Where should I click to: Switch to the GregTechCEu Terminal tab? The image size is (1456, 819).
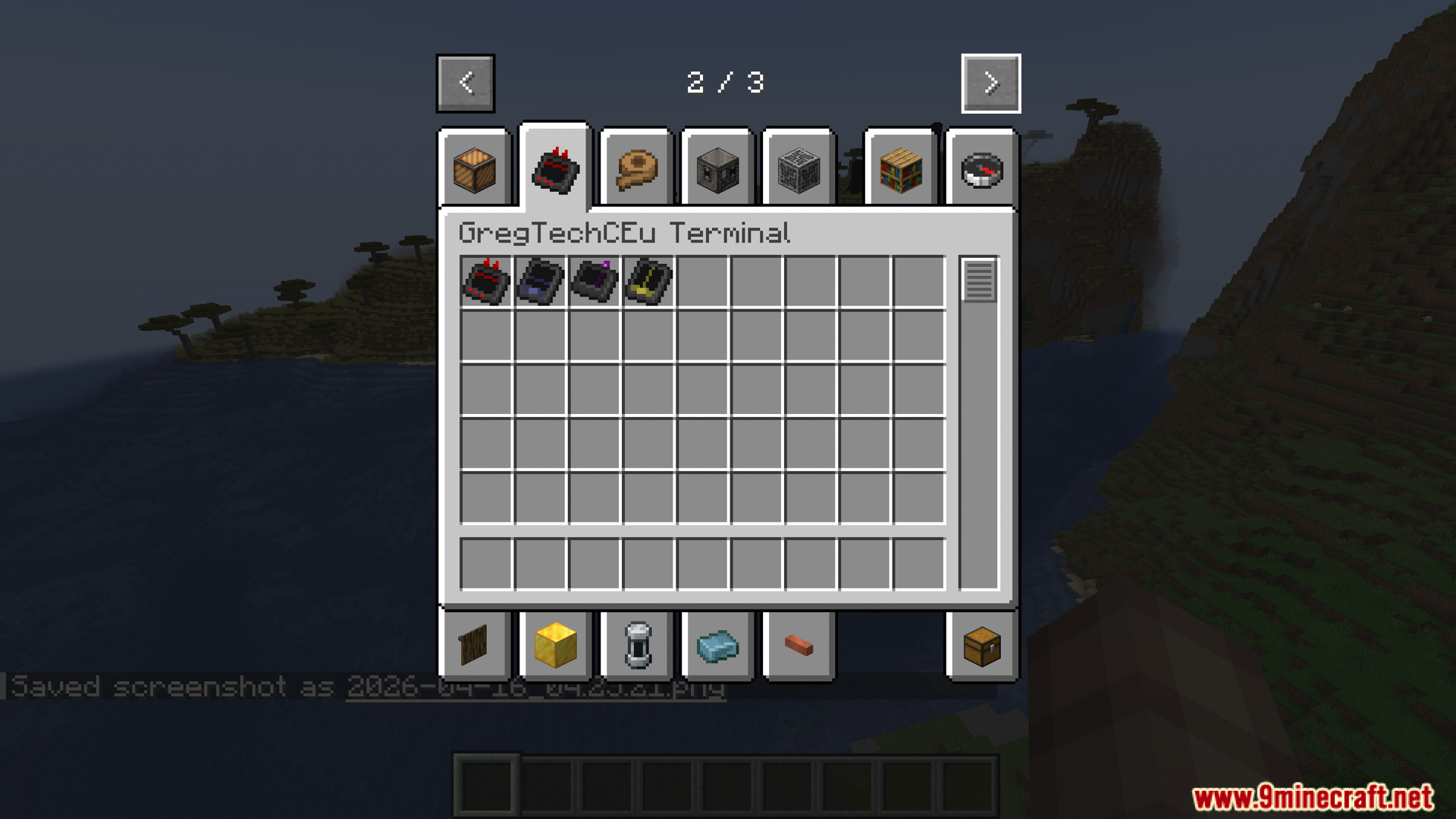[554, 168]
